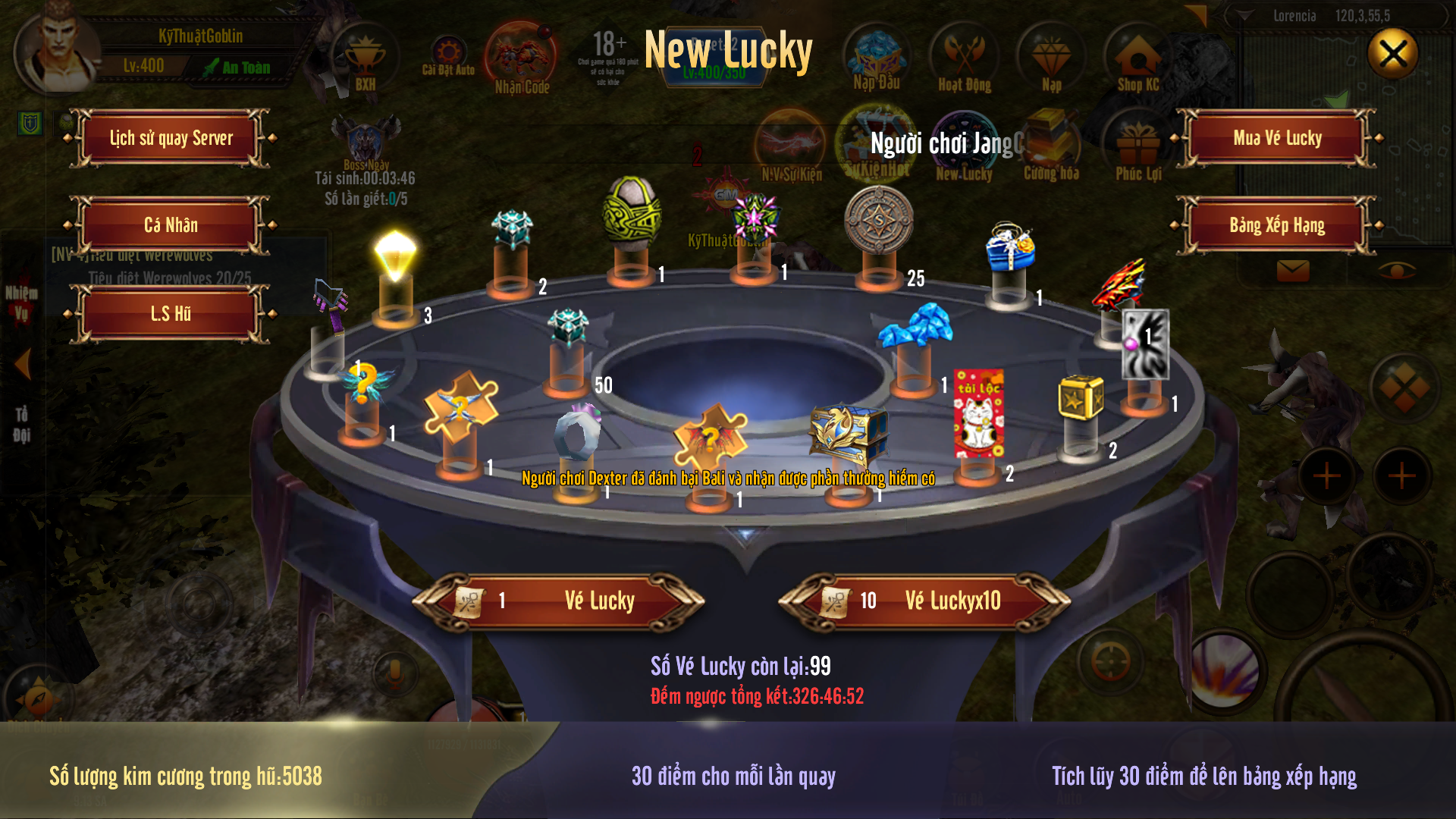Select the round bronze compass coin prize
This screenshot has height=819, width=1456.
[x=879, y=220]
